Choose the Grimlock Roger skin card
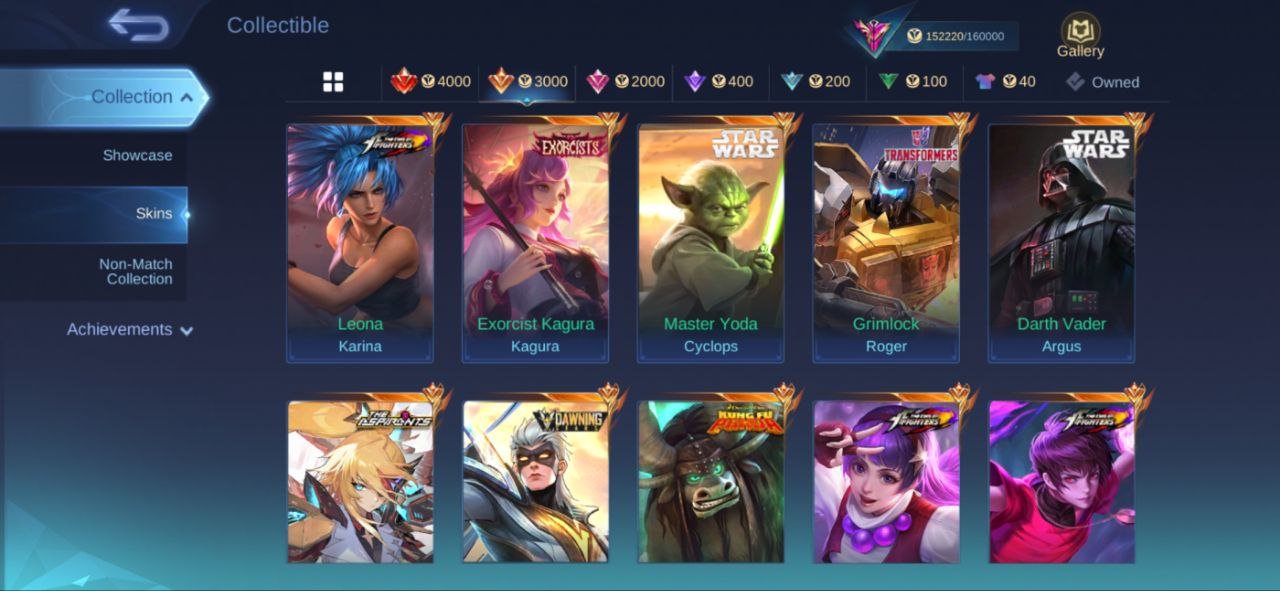This screenshot has height=591, width=1280. [x=886, y=242]
